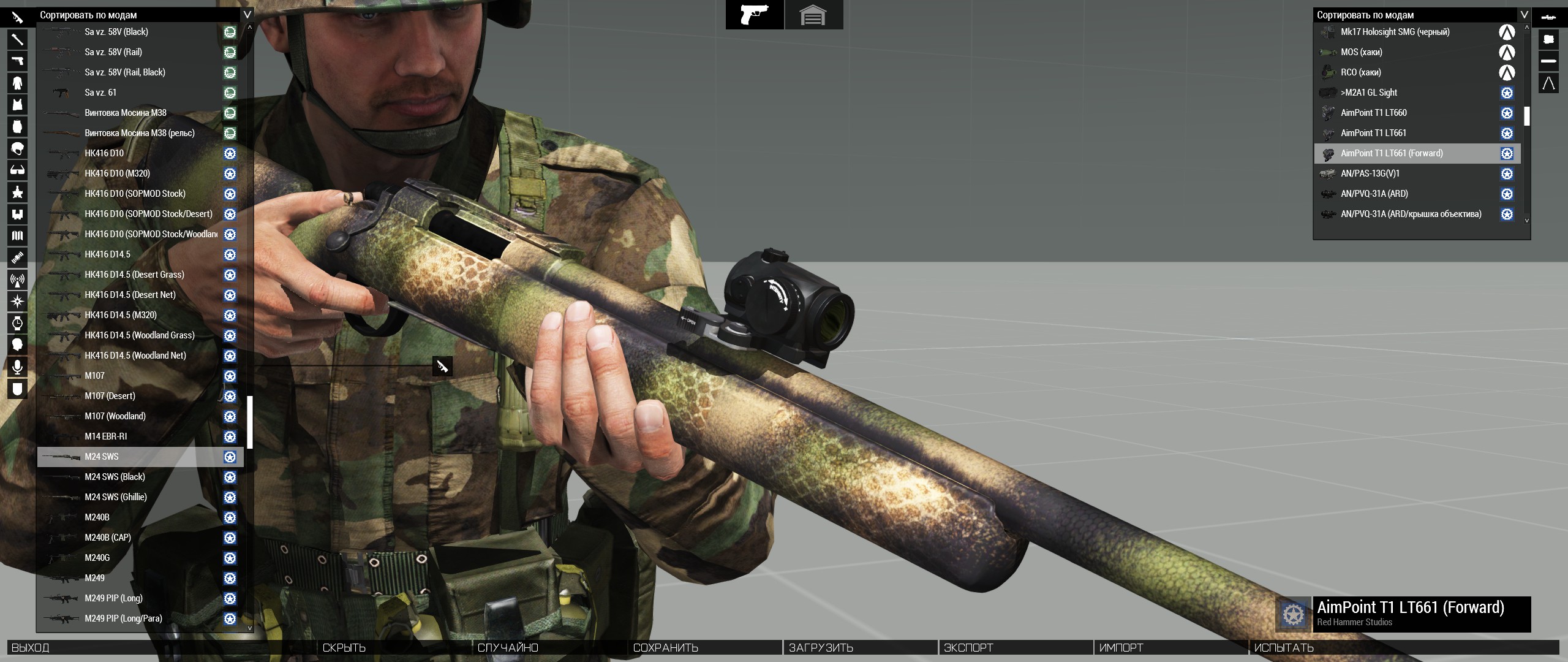Open the handgun category icon

pos(17,61)
